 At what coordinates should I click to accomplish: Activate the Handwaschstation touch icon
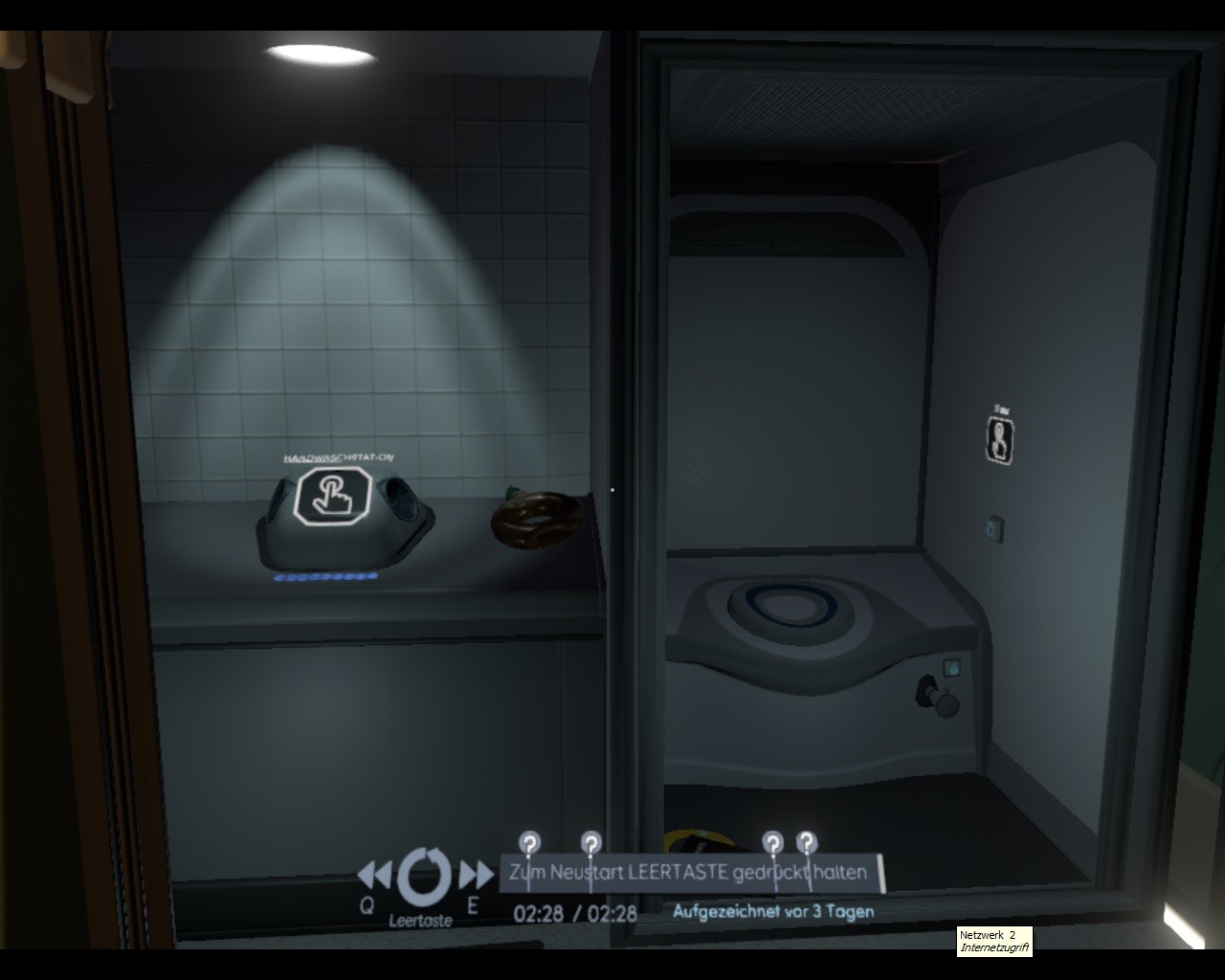click(329, 495)
